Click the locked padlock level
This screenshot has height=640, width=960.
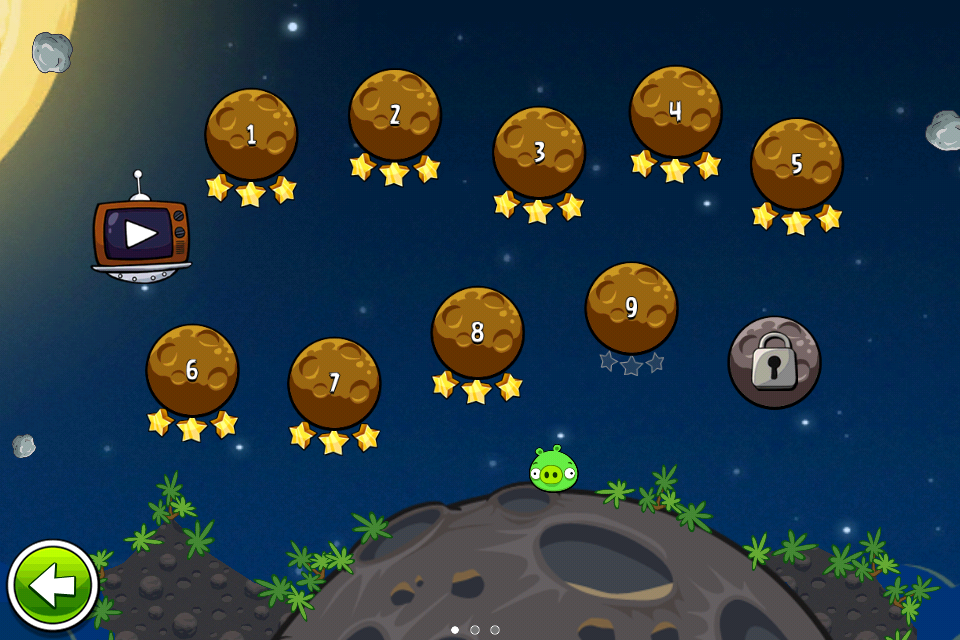pyautogui.click(x=774, y=362)
